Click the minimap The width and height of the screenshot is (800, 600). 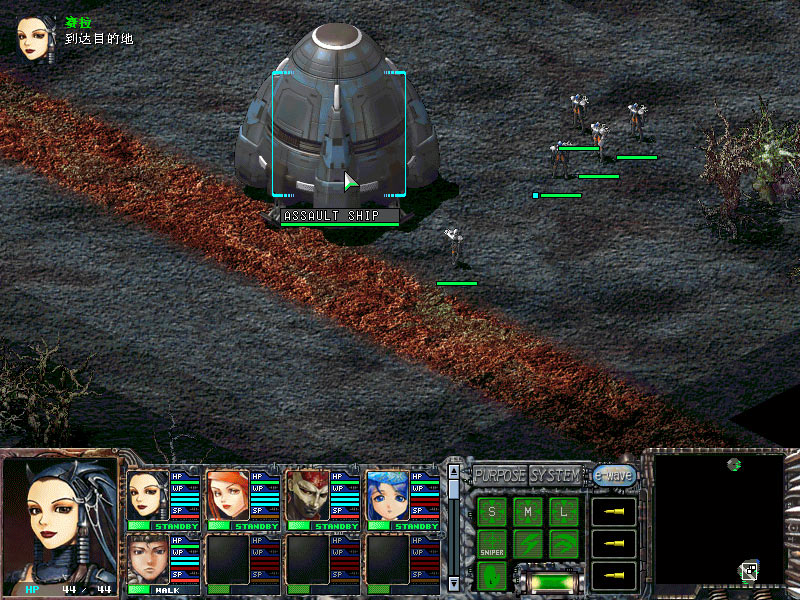716,518
